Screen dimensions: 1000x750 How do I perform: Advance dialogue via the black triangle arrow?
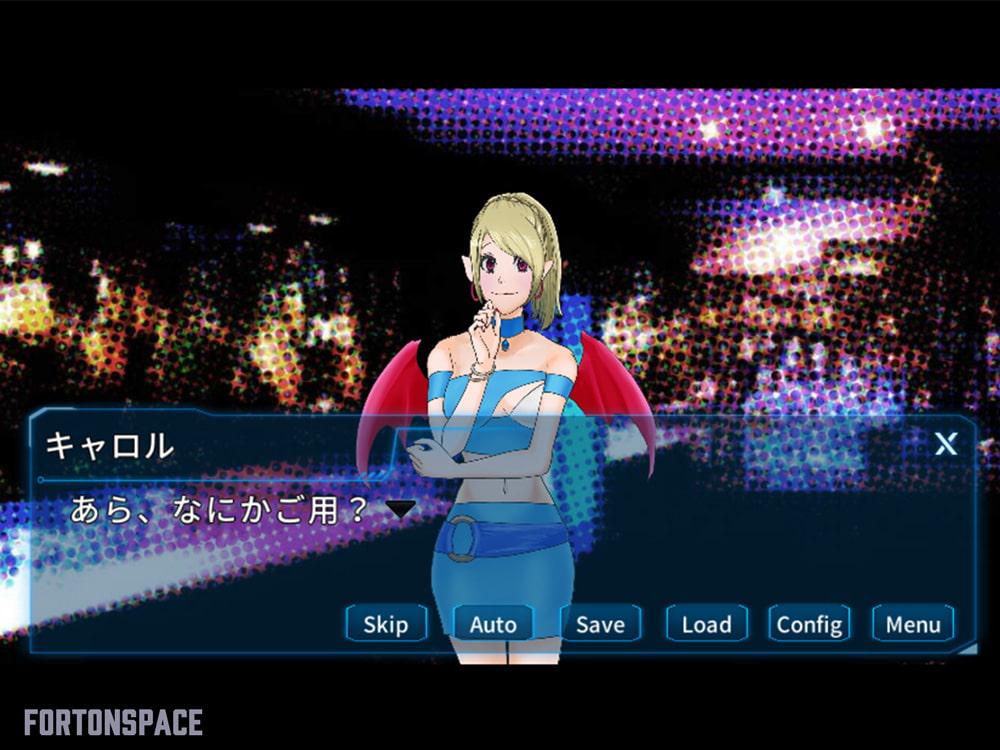click(400, 509)
